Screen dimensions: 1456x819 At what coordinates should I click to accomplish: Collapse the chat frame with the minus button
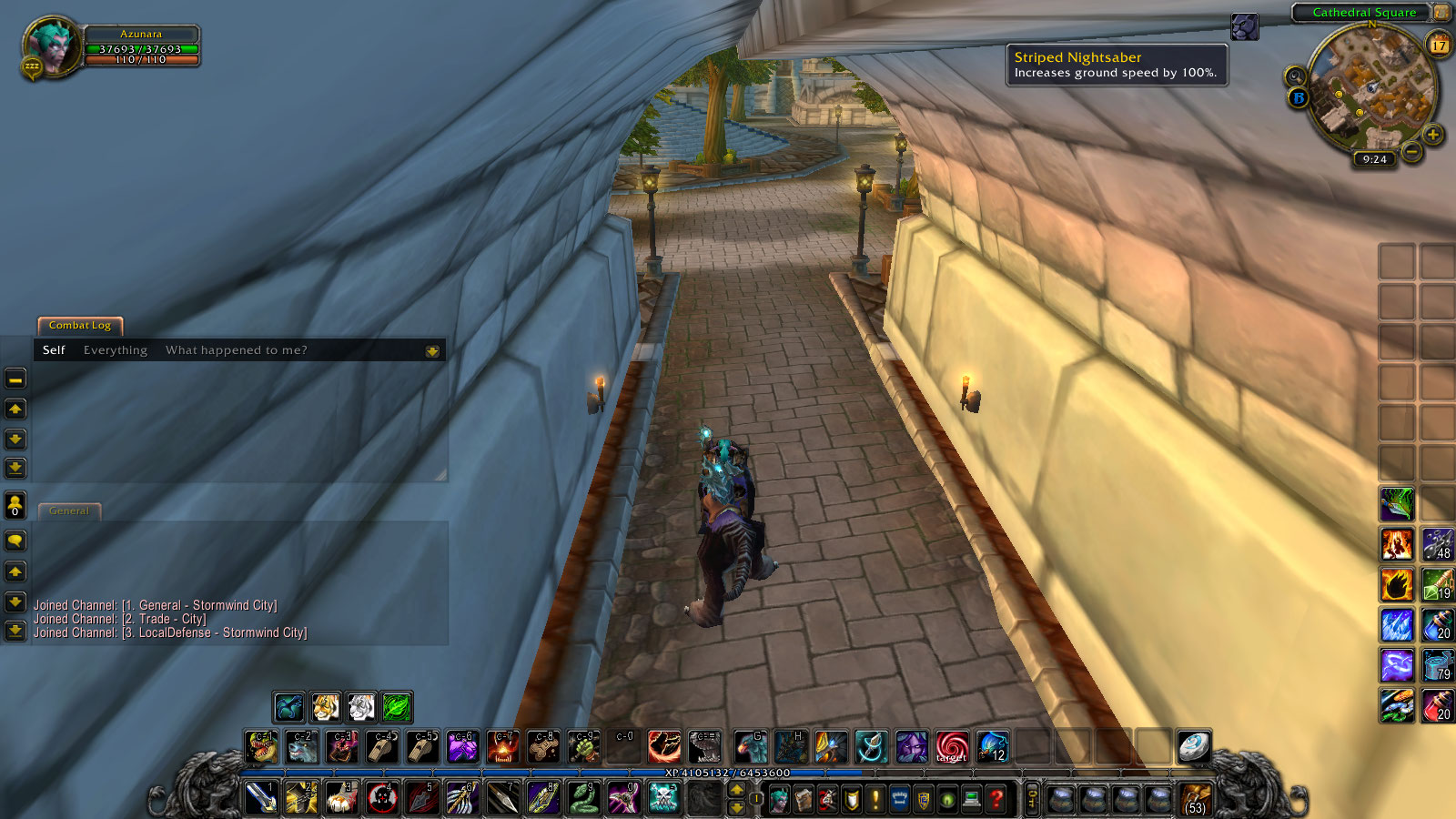14,379
